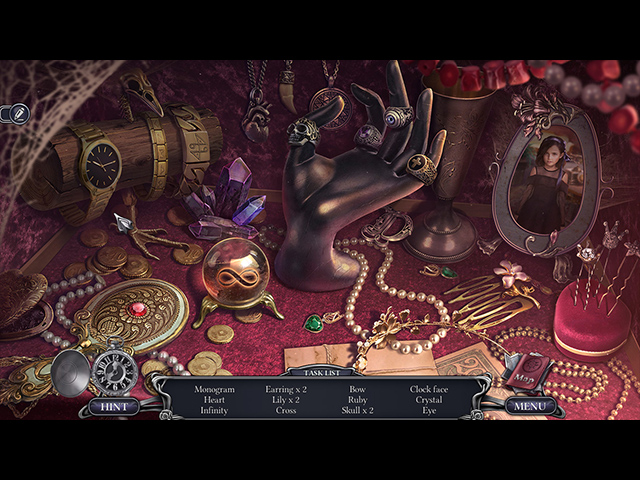The width and height of the screenshot is (640, 480).
Task: Open the MENU button
Action: tap(529, 406)
